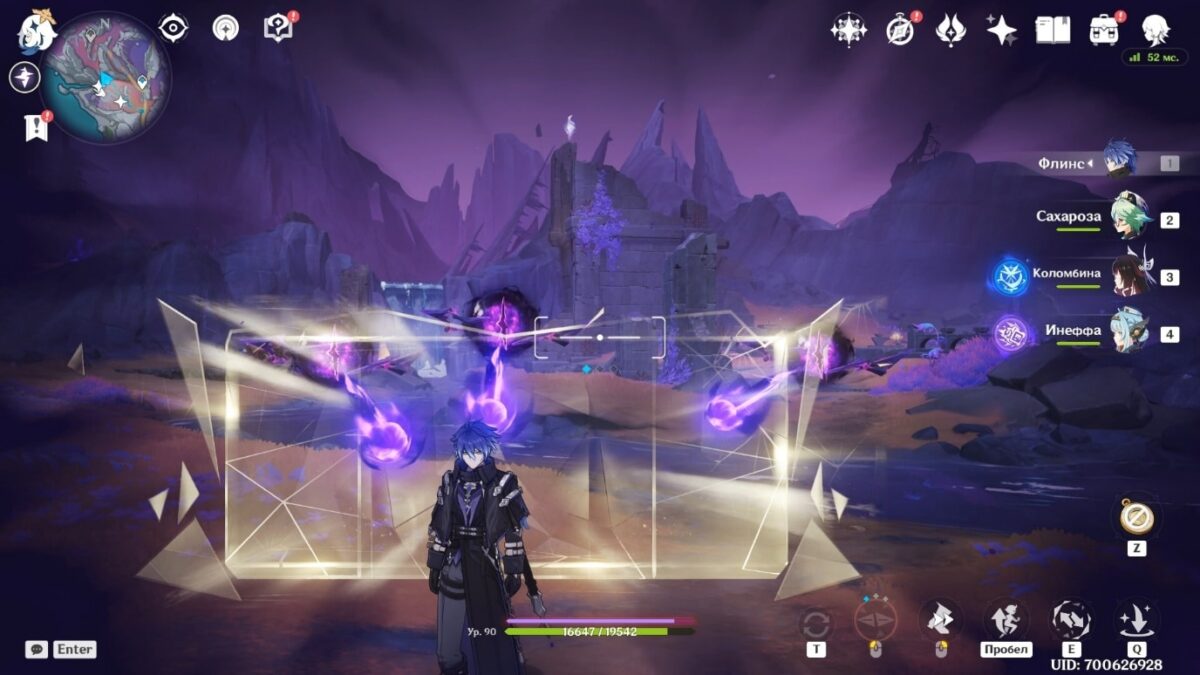Open the Paimon main menu
Screen dimensions: 1200x675
point(36,32)
